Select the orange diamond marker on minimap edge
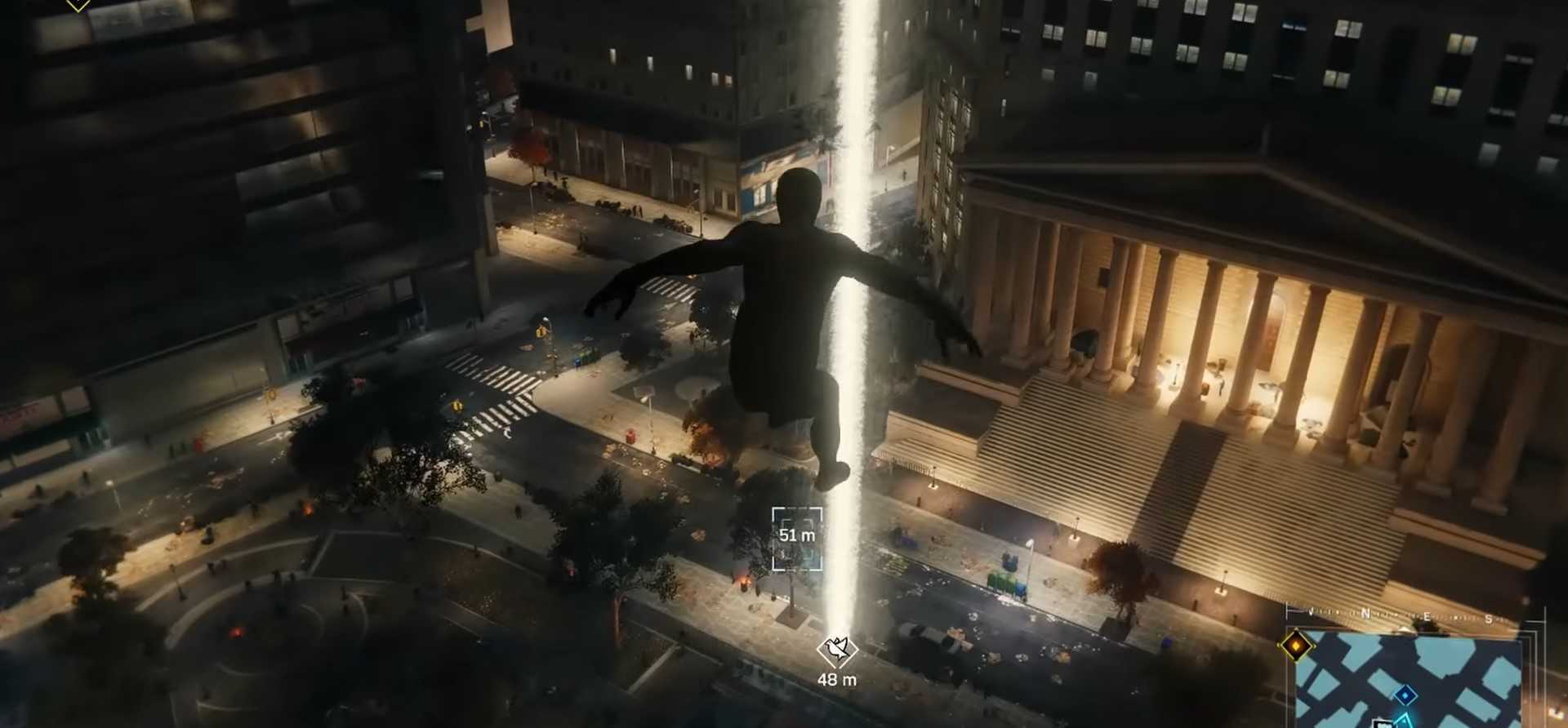 [x=1295, y=645]
